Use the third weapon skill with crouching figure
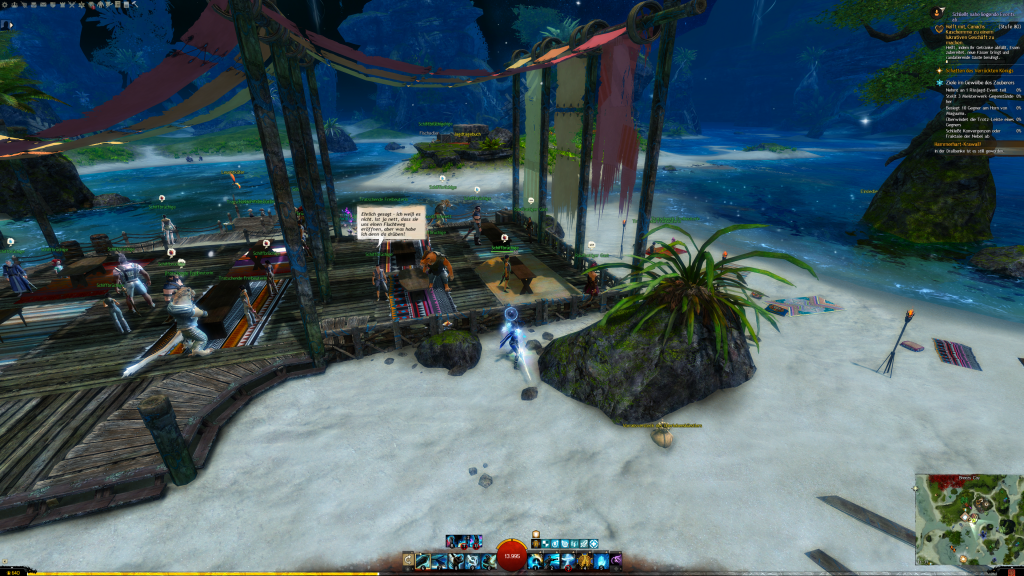1024x576 pixels. 453,561
